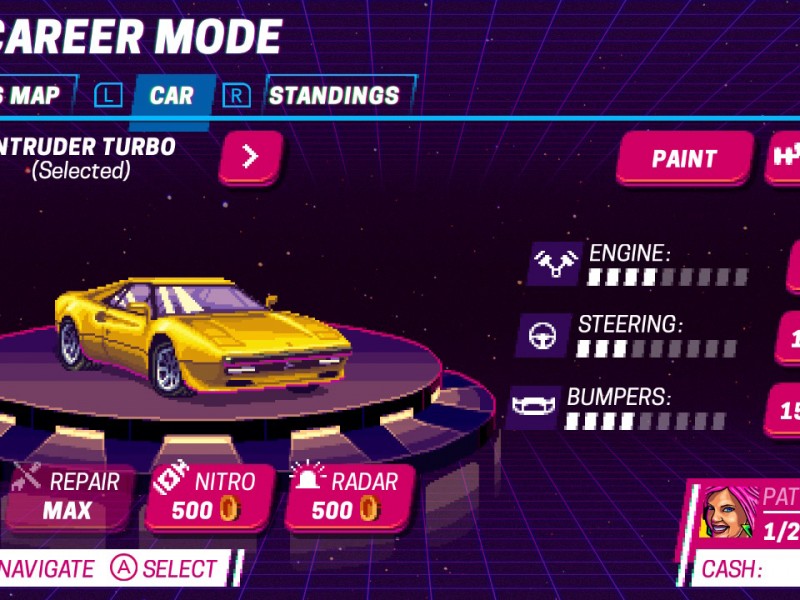Select the Car tab
Screen dimensions: 800x600
click(171, 96)
